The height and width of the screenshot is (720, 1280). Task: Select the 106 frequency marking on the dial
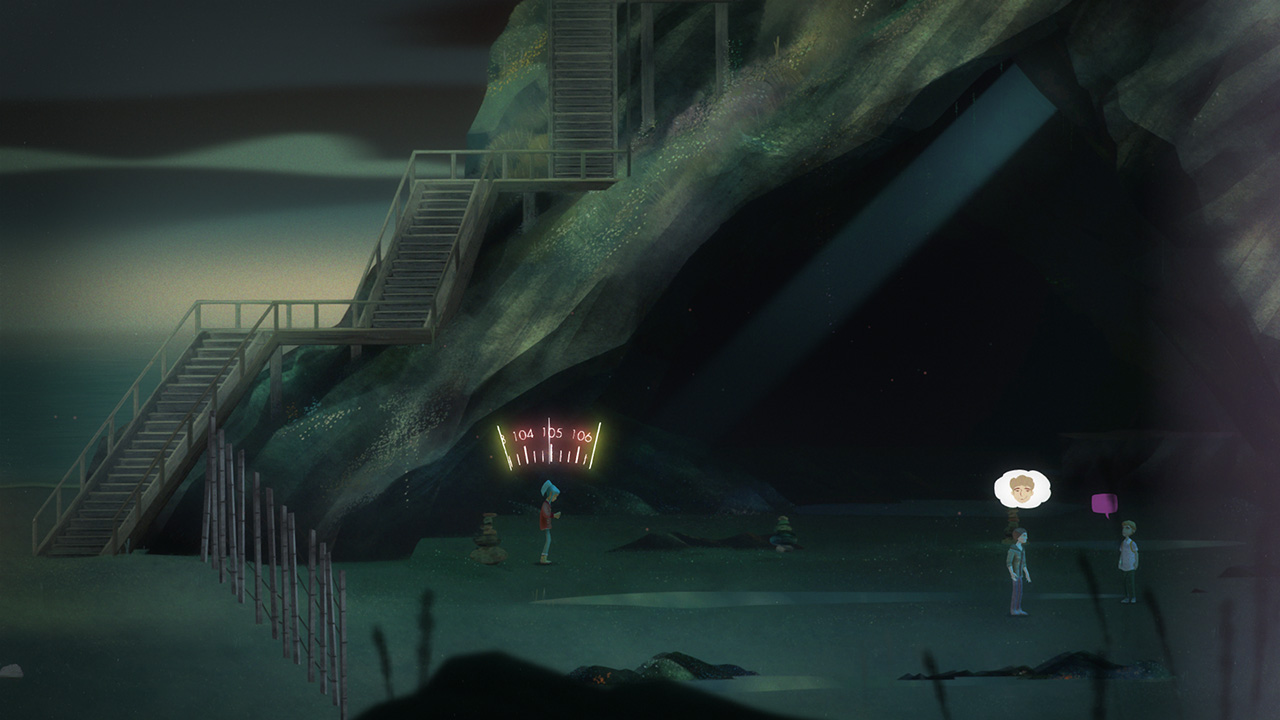[583, 435]
